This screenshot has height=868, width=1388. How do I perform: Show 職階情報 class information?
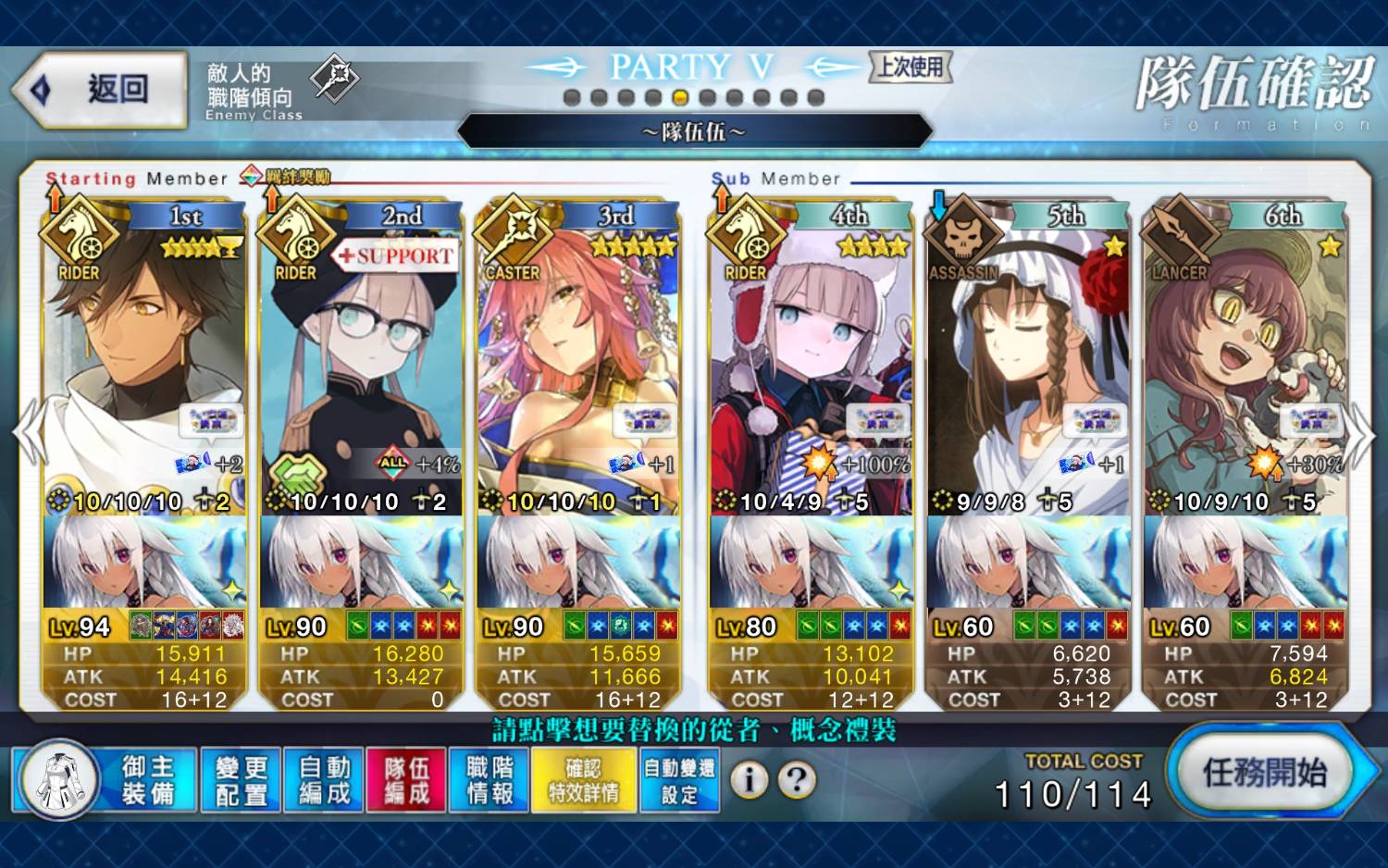point(490,780)
